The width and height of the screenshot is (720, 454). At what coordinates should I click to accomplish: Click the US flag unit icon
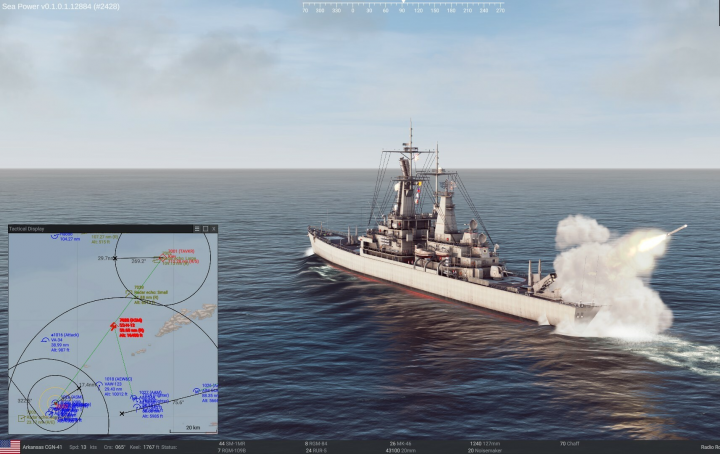click(x=10, y=446)
